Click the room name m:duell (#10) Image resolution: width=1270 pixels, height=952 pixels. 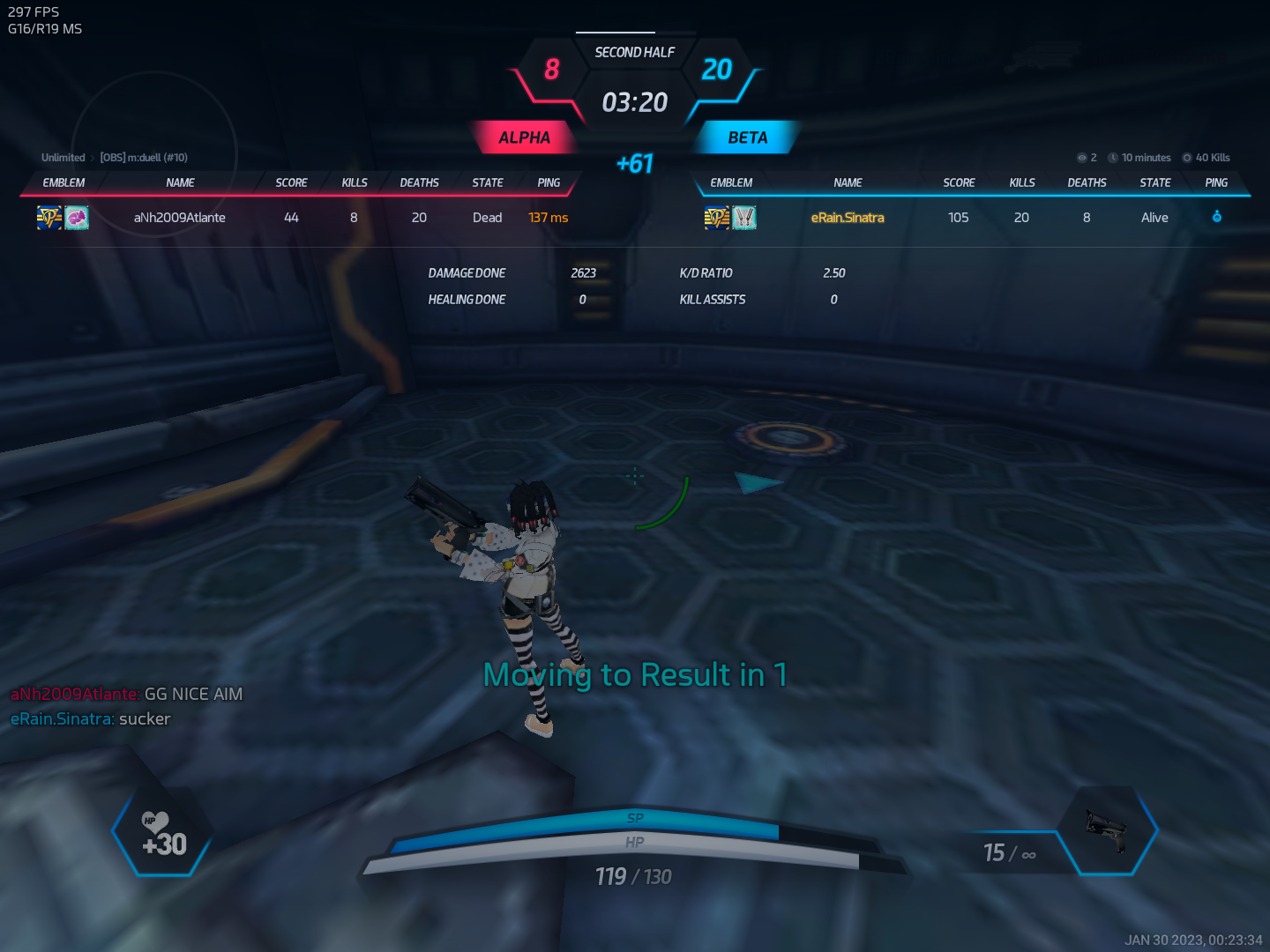click(144, 158)
